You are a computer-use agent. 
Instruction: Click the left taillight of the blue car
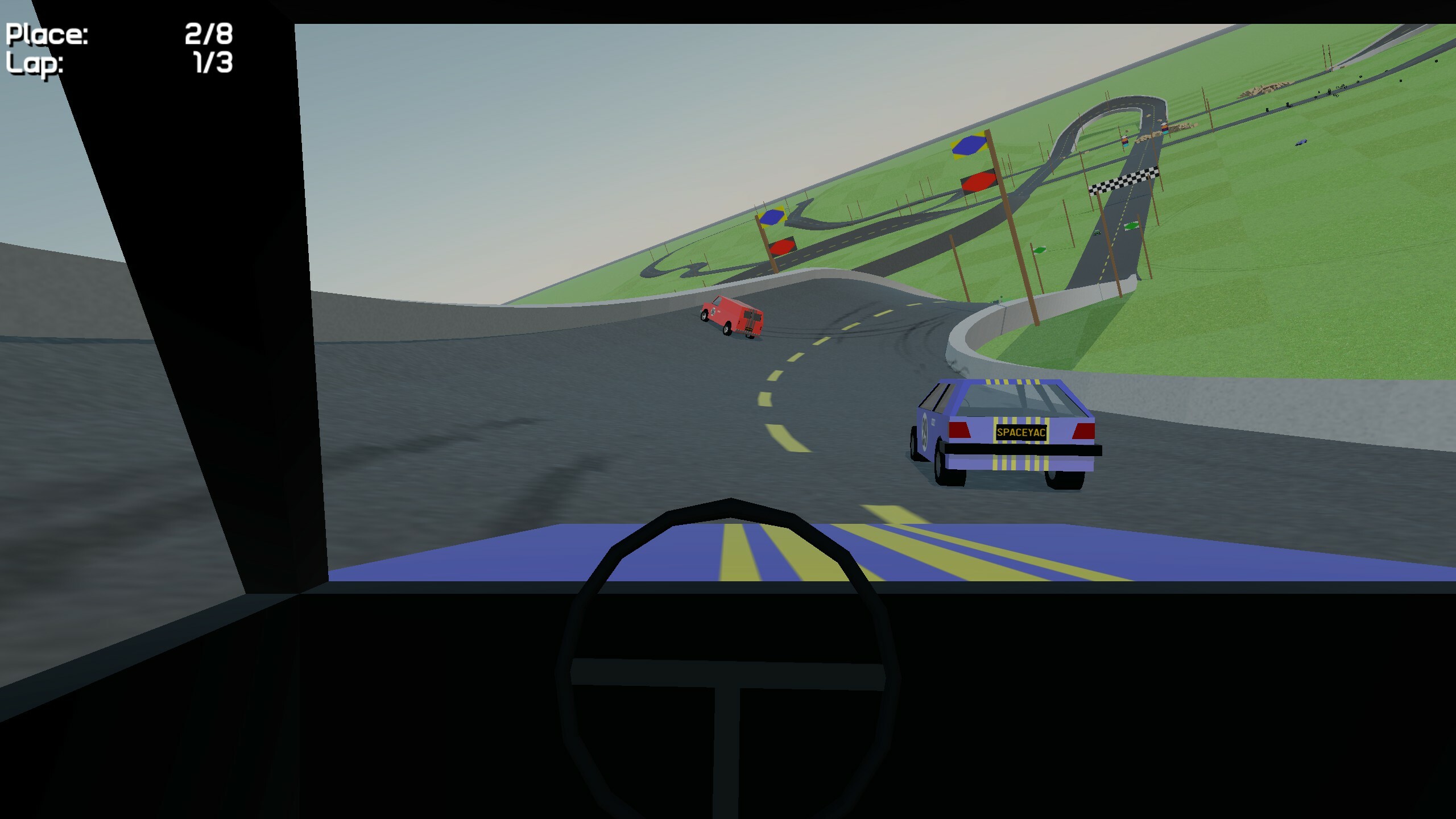click(959, 431)
